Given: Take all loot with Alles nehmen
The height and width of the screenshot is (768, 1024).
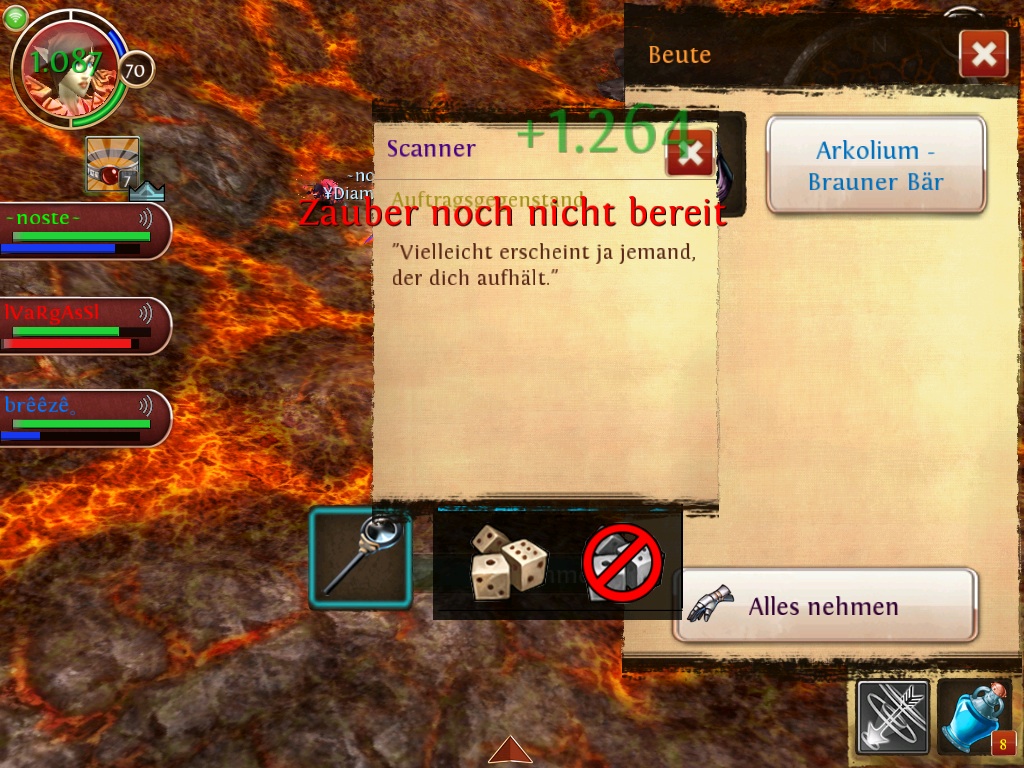Looking at the screenshot, I should coord(824,605).
